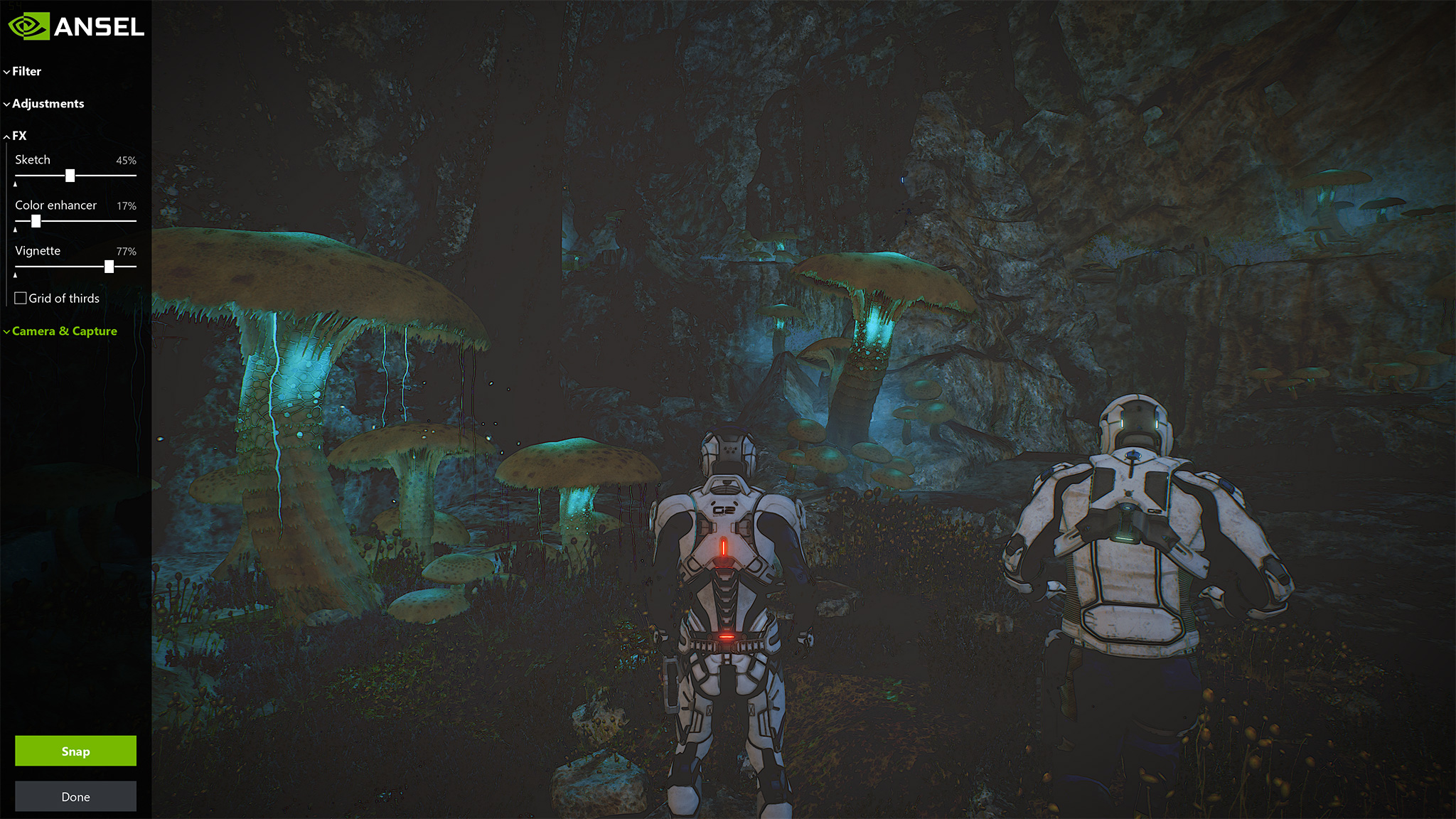
Task: Take a screenshot with Snap
Action: point(75,751)
